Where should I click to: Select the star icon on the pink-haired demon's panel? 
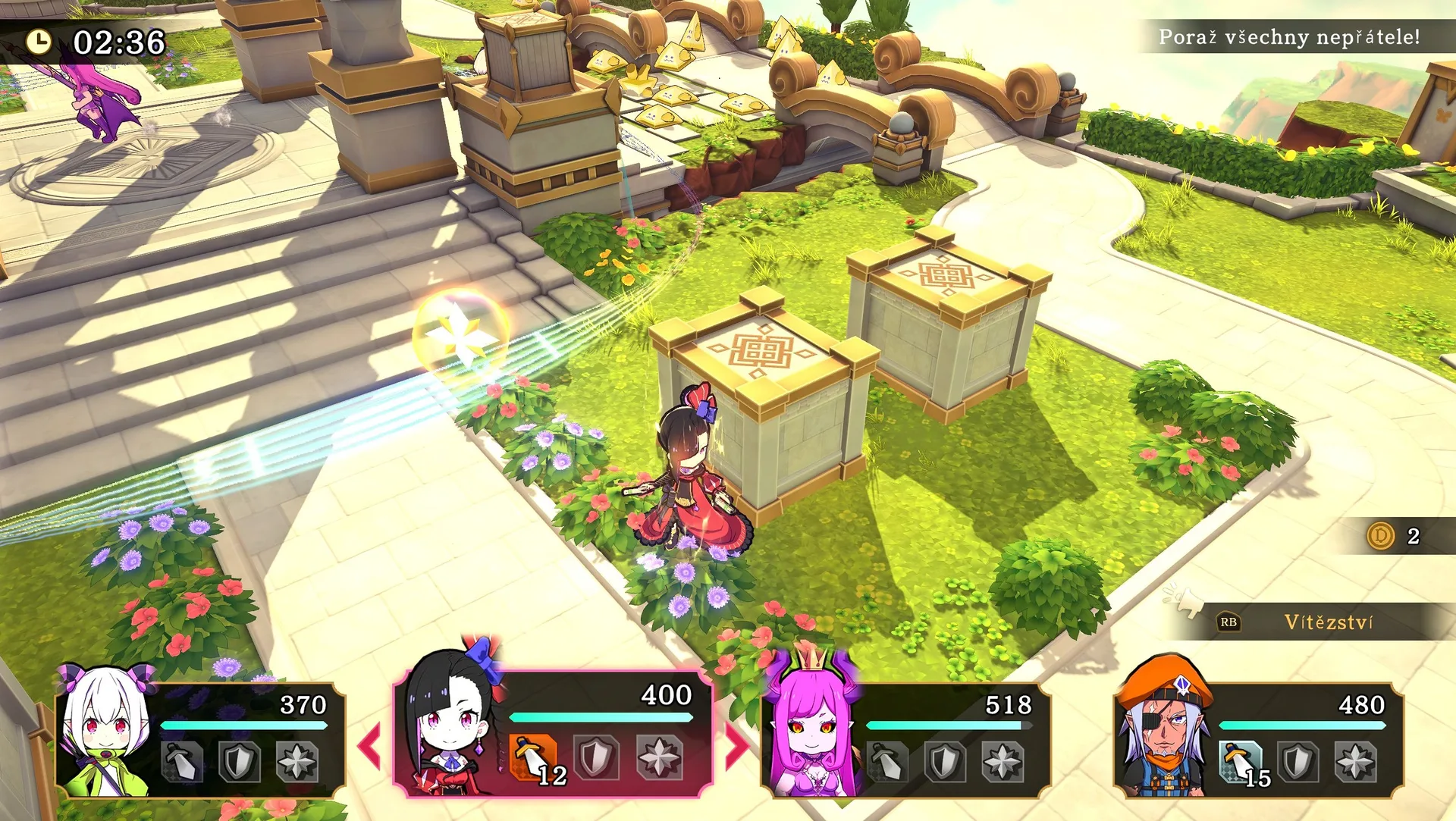tap(1003, 761)
